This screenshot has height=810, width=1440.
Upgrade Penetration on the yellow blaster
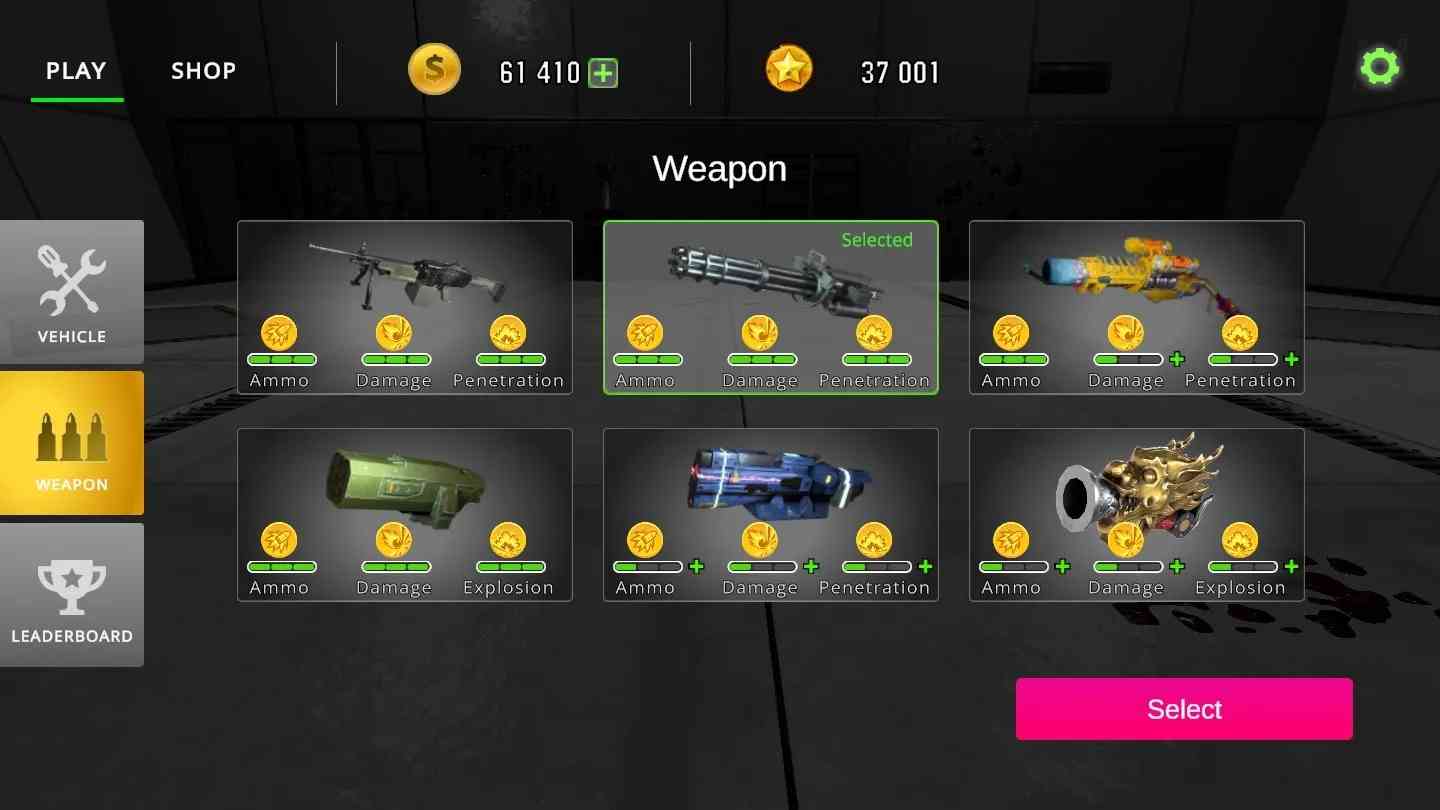(x=1292, y=360)
